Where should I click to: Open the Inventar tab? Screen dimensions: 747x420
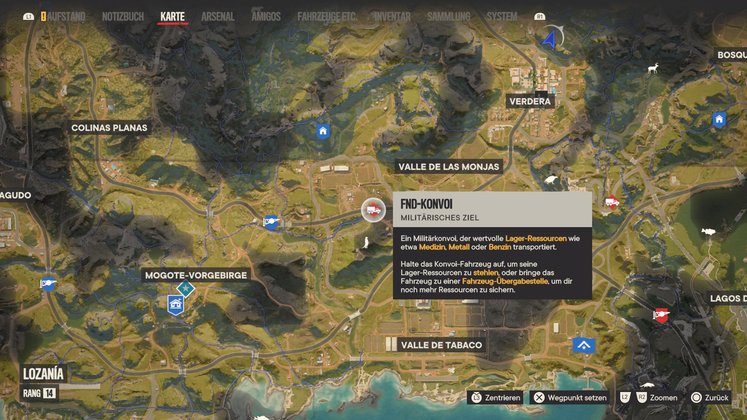click(x=392, y=17)
